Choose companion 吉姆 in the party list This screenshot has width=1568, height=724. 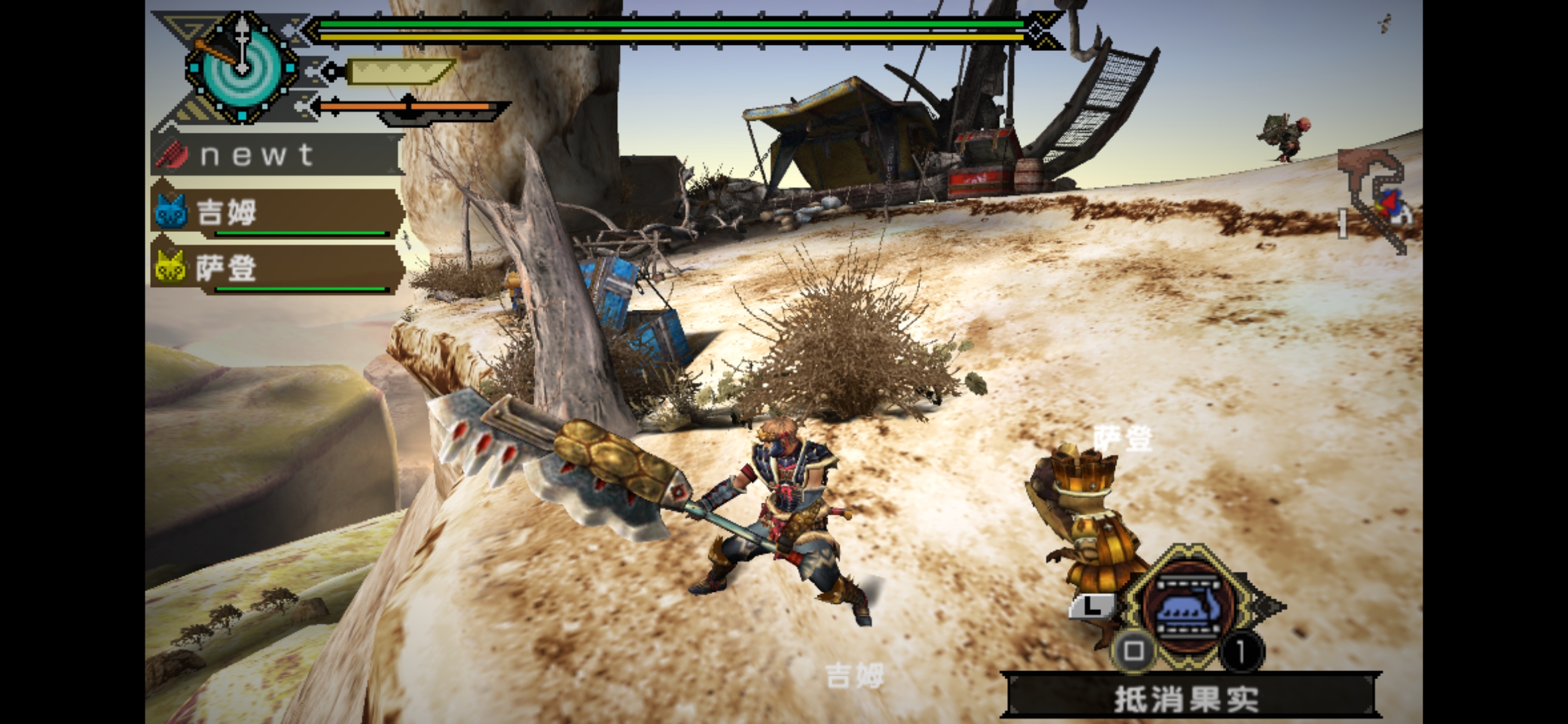click(276, 213)
